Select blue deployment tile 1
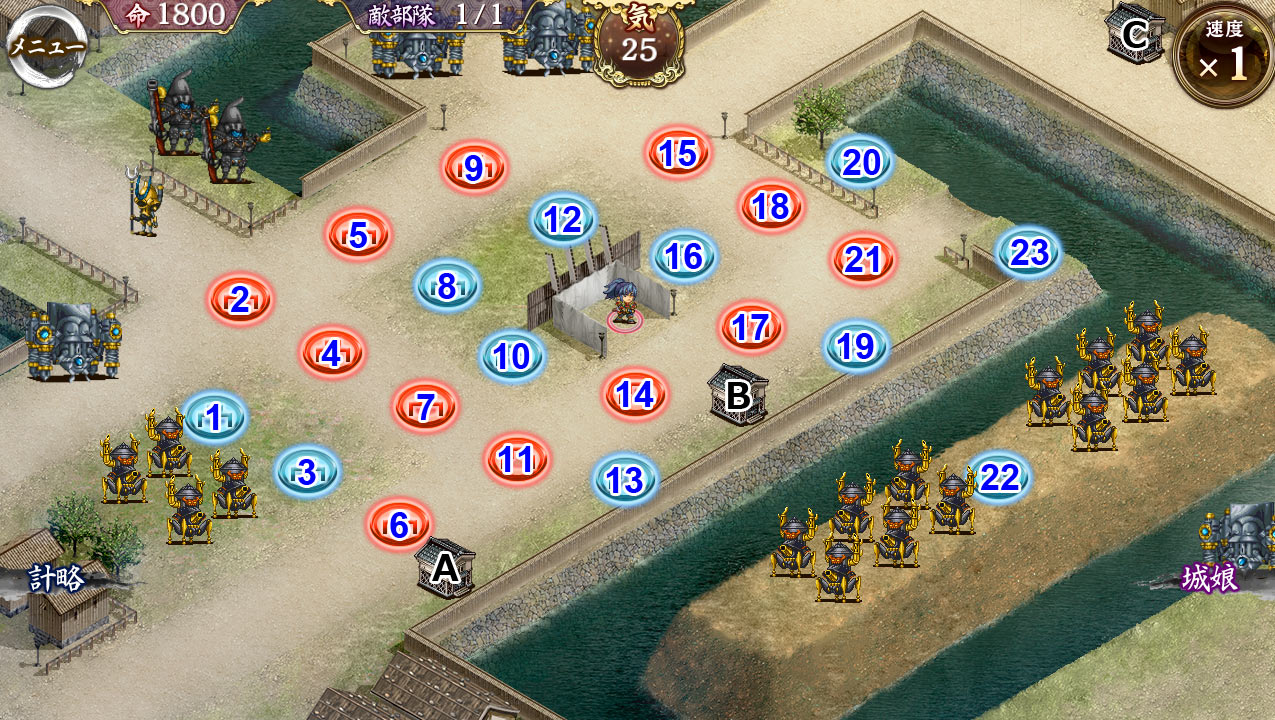 [x=214, y=417]
